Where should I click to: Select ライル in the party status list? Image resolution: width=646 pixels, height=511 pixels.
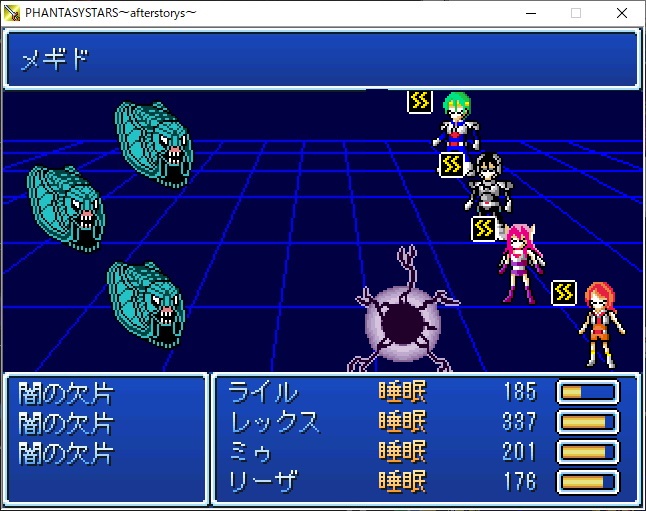pos(264,392)
